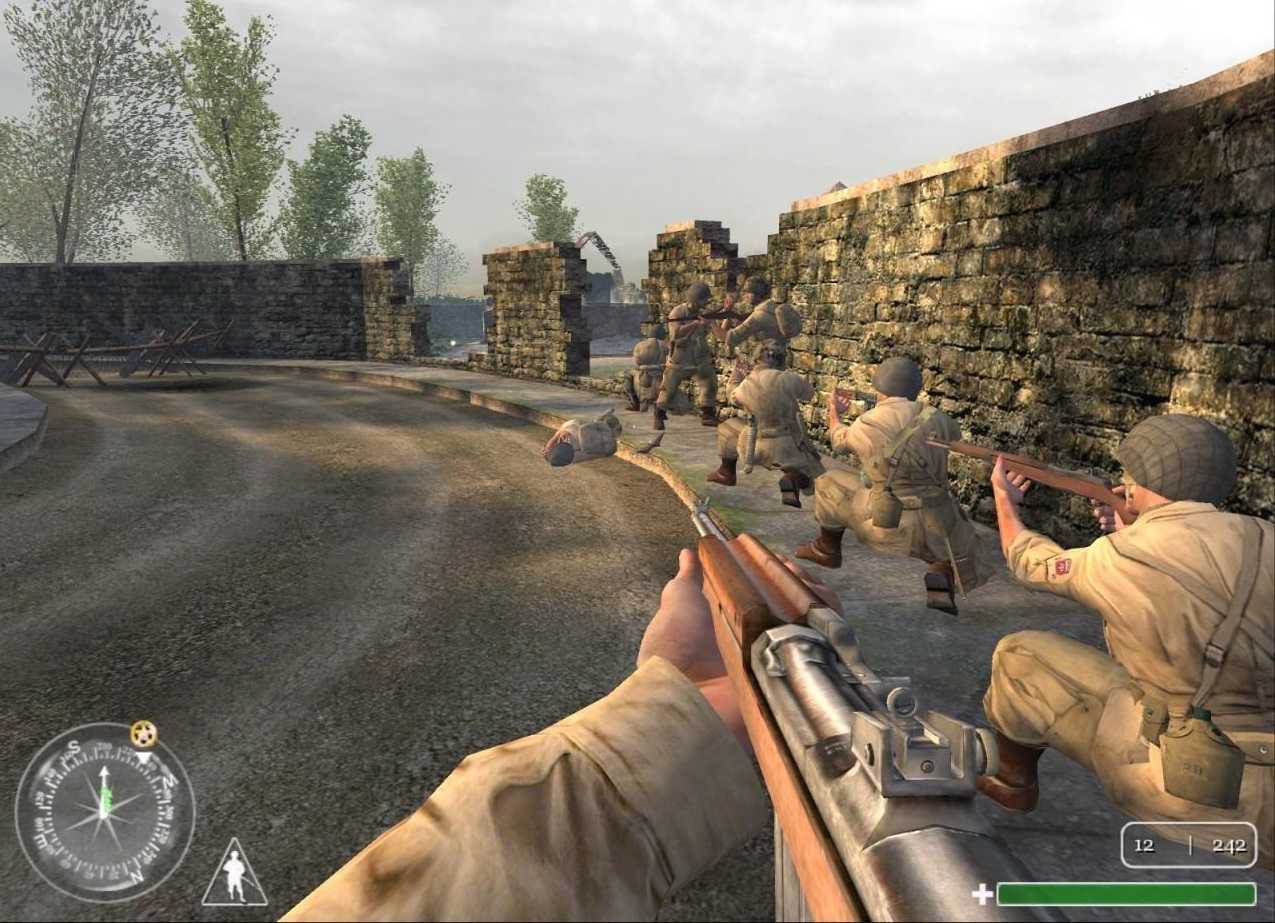Click the compass dial
Screen dimensions: 1275x923
pos(105,811)
